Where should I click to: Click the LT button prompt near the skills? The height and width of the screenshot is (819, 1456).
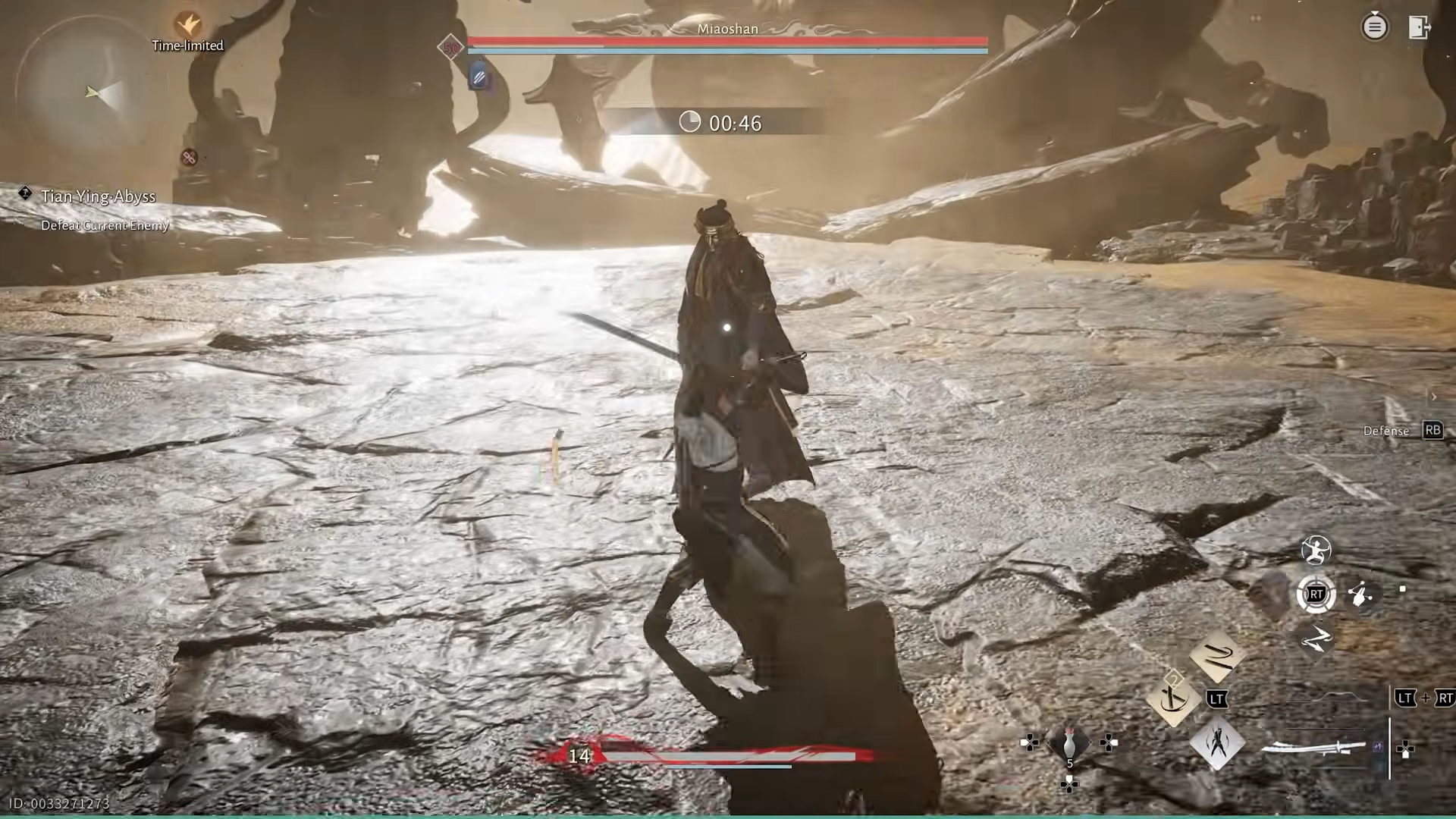point(1217,699)
